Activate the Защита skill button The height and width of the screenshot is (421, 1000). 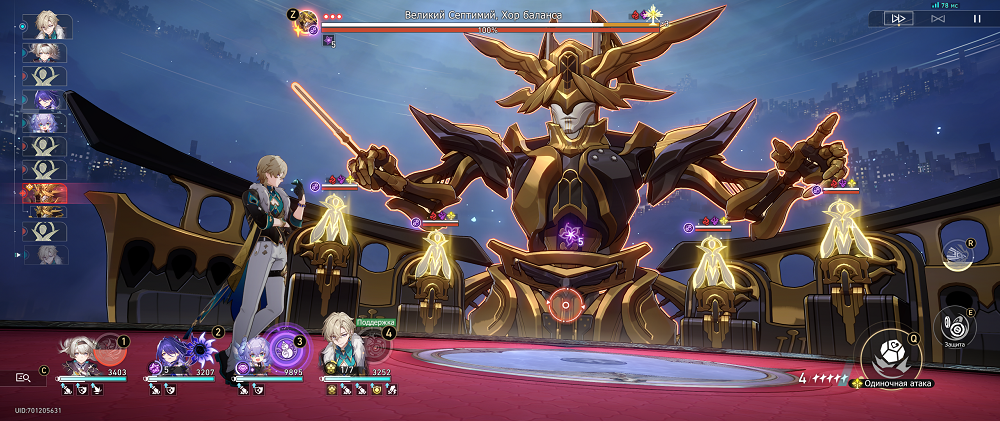(955, 326)
